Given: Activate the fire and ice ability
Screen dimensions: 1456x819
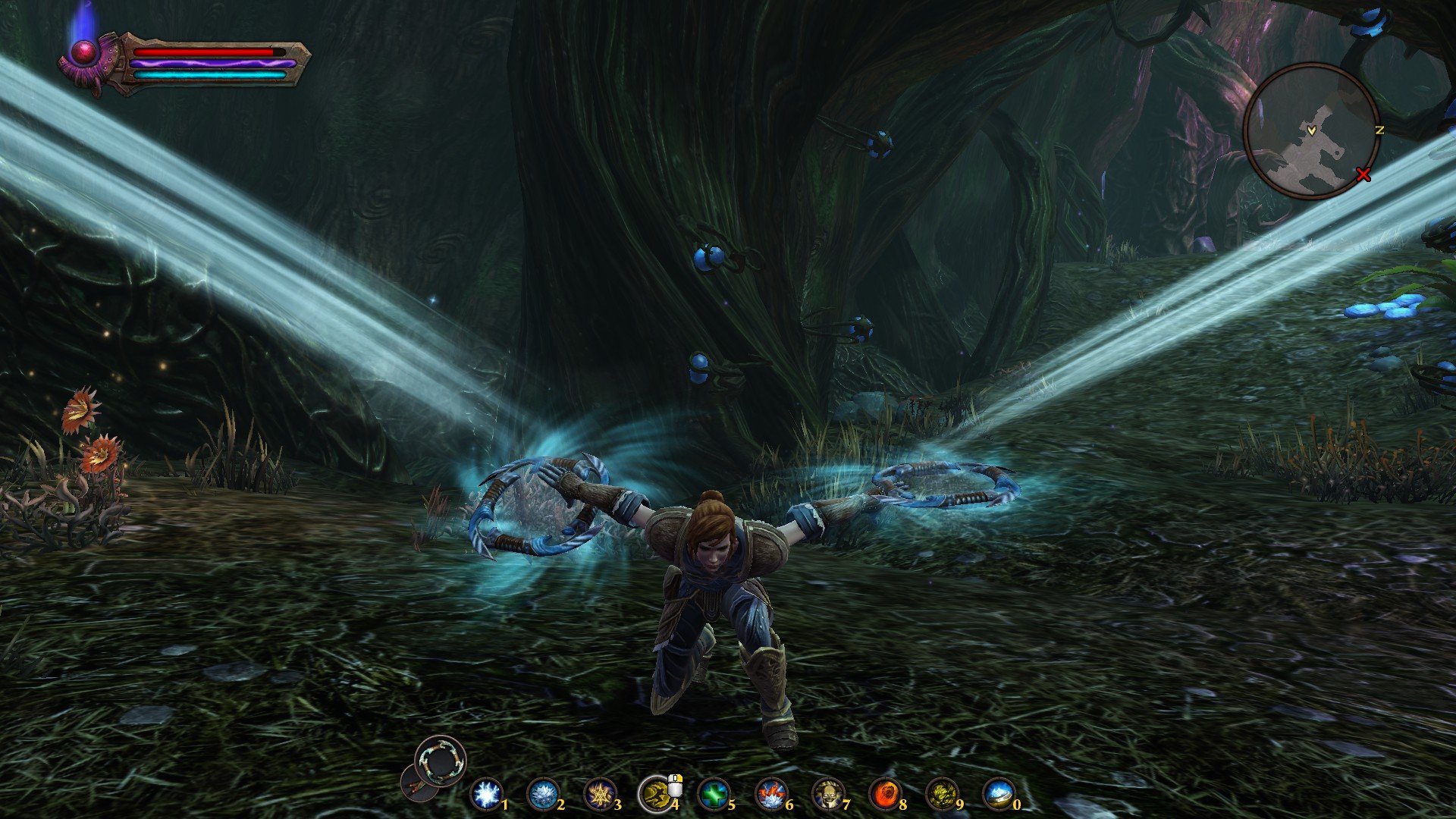Looking at the screenshot, I should (770, 795).
